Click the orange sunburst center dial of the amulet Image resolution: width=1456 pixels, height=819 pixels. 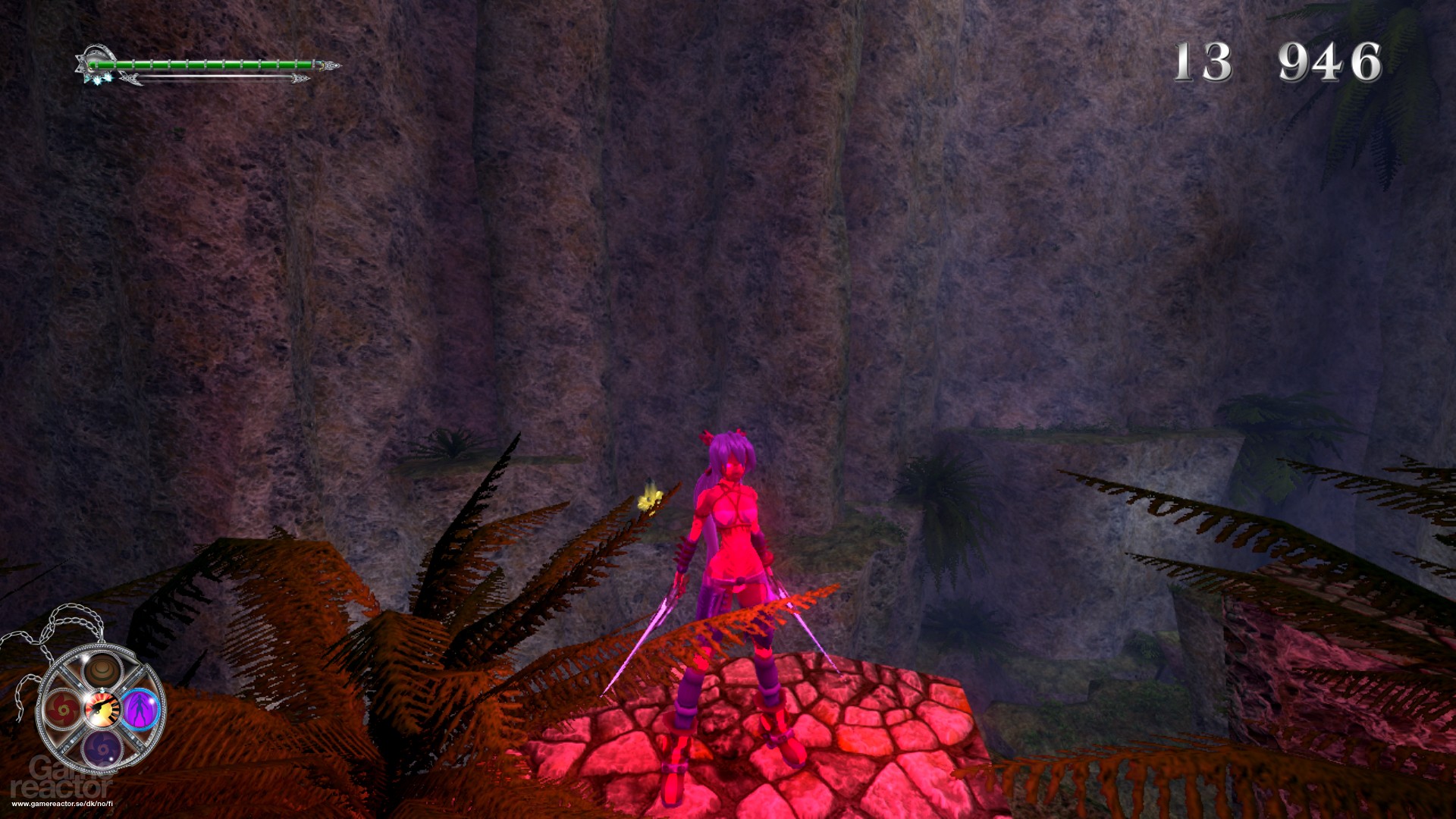click(101, 708)
